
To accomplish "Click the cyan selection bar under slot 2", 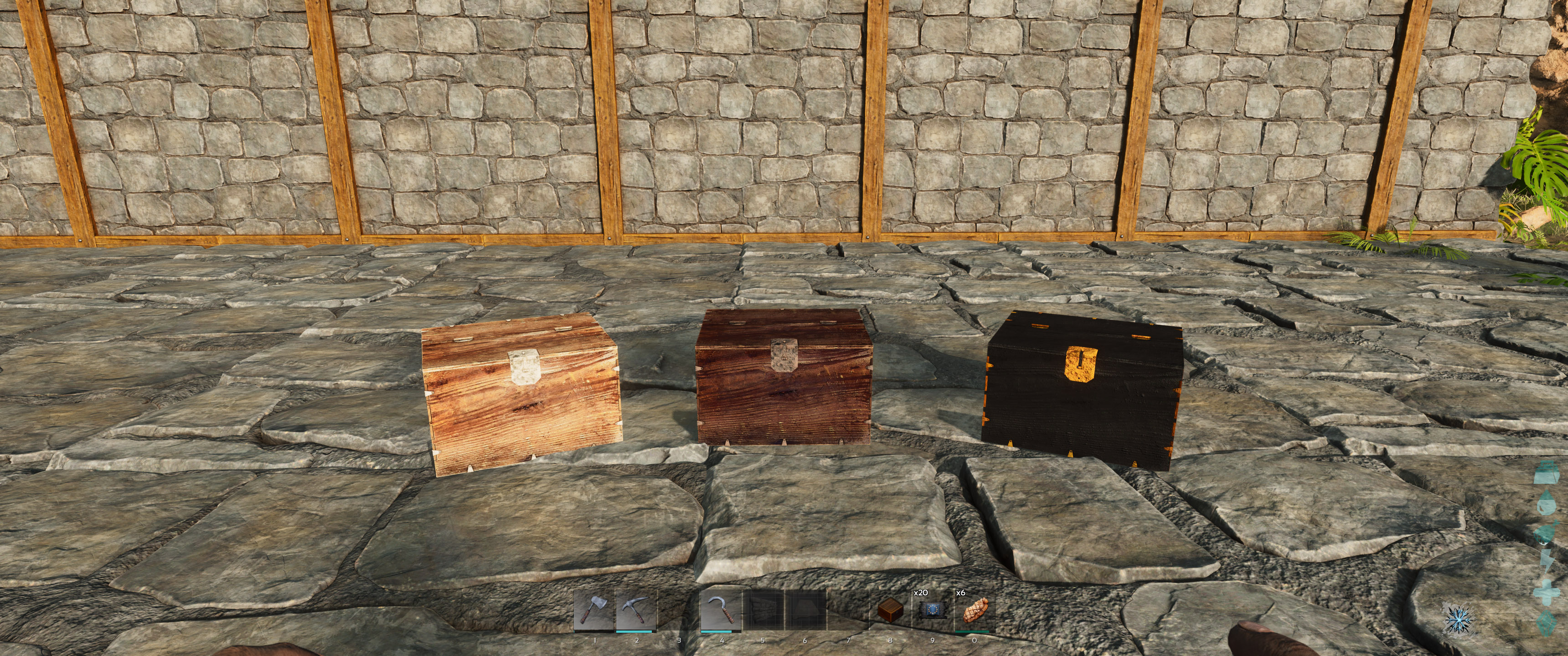I will pos(634,632).
